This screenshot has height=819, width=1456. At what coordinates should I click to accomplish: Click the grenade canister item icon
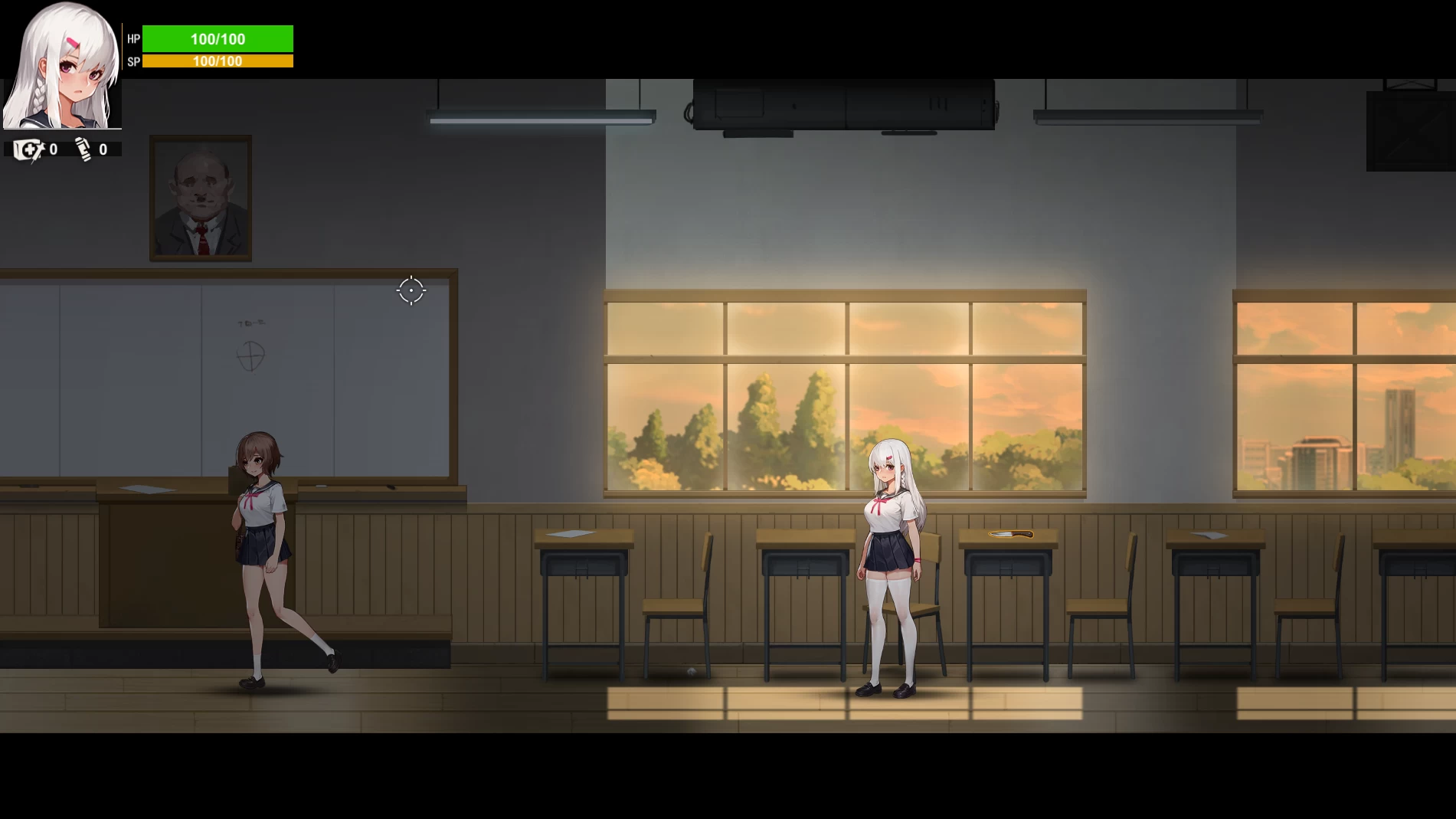point(83,149)
